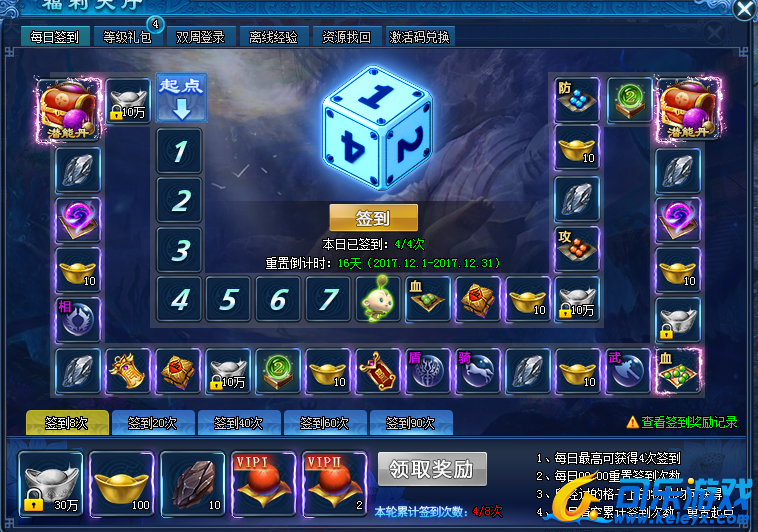758x532 pixels.
Task: Open 查看签到奖励记录 reward log link
Action: [688, 423]
